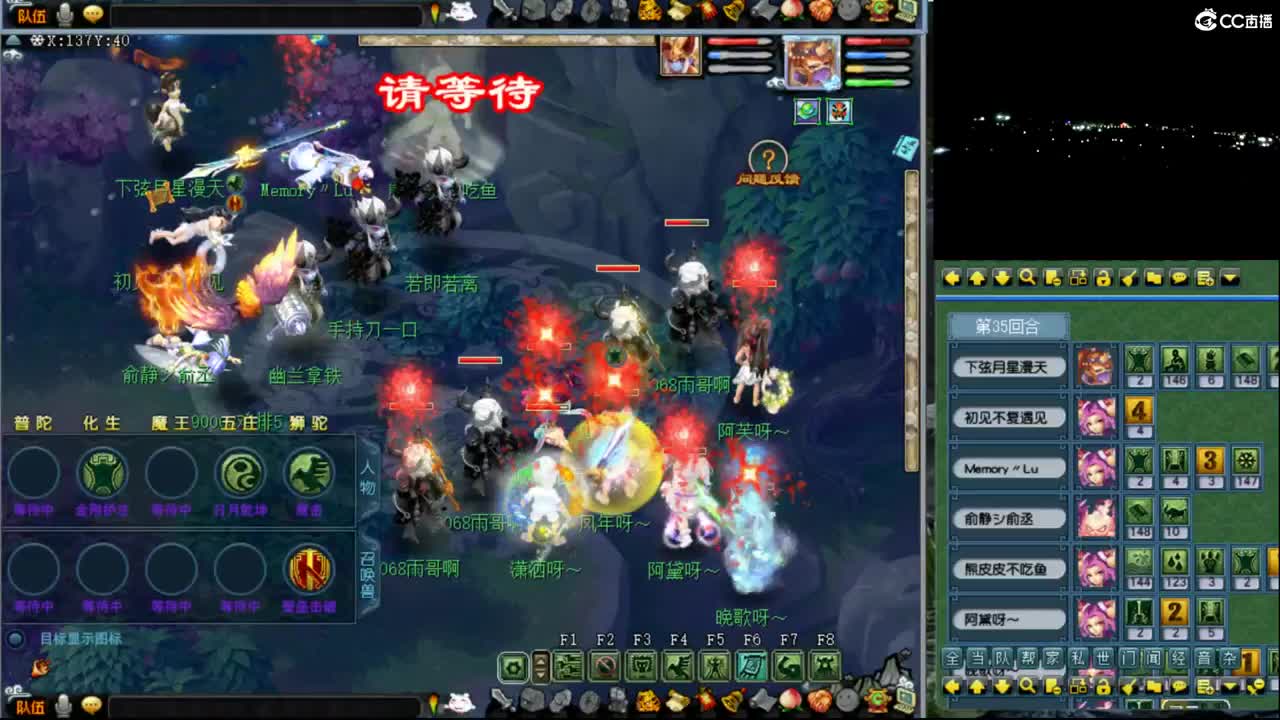Switch to the 化生 tab
The height and width of the screenshot is (720, 1280).
pos(100,423)
